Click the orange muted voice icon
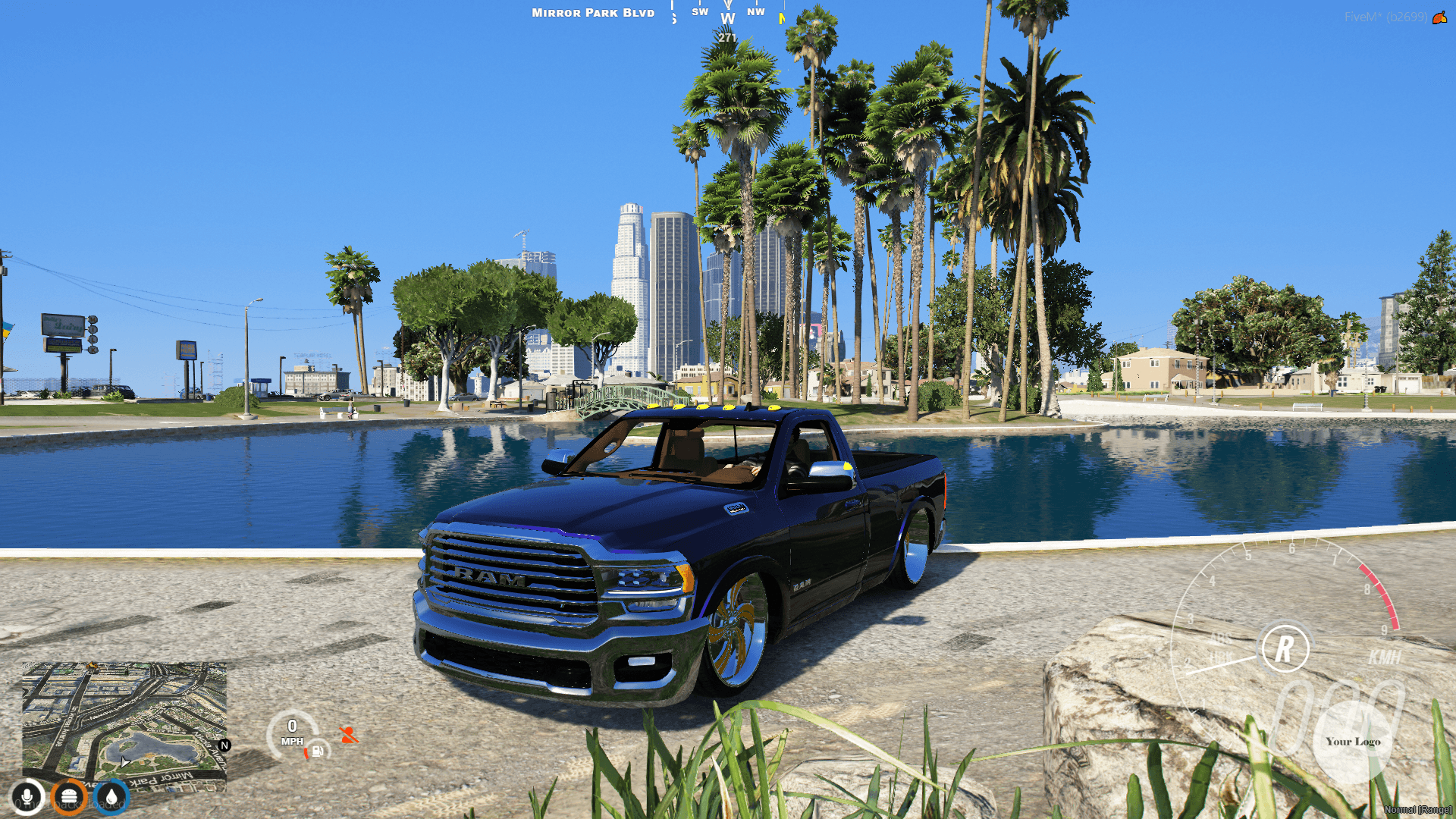 [x=350, y=736]
